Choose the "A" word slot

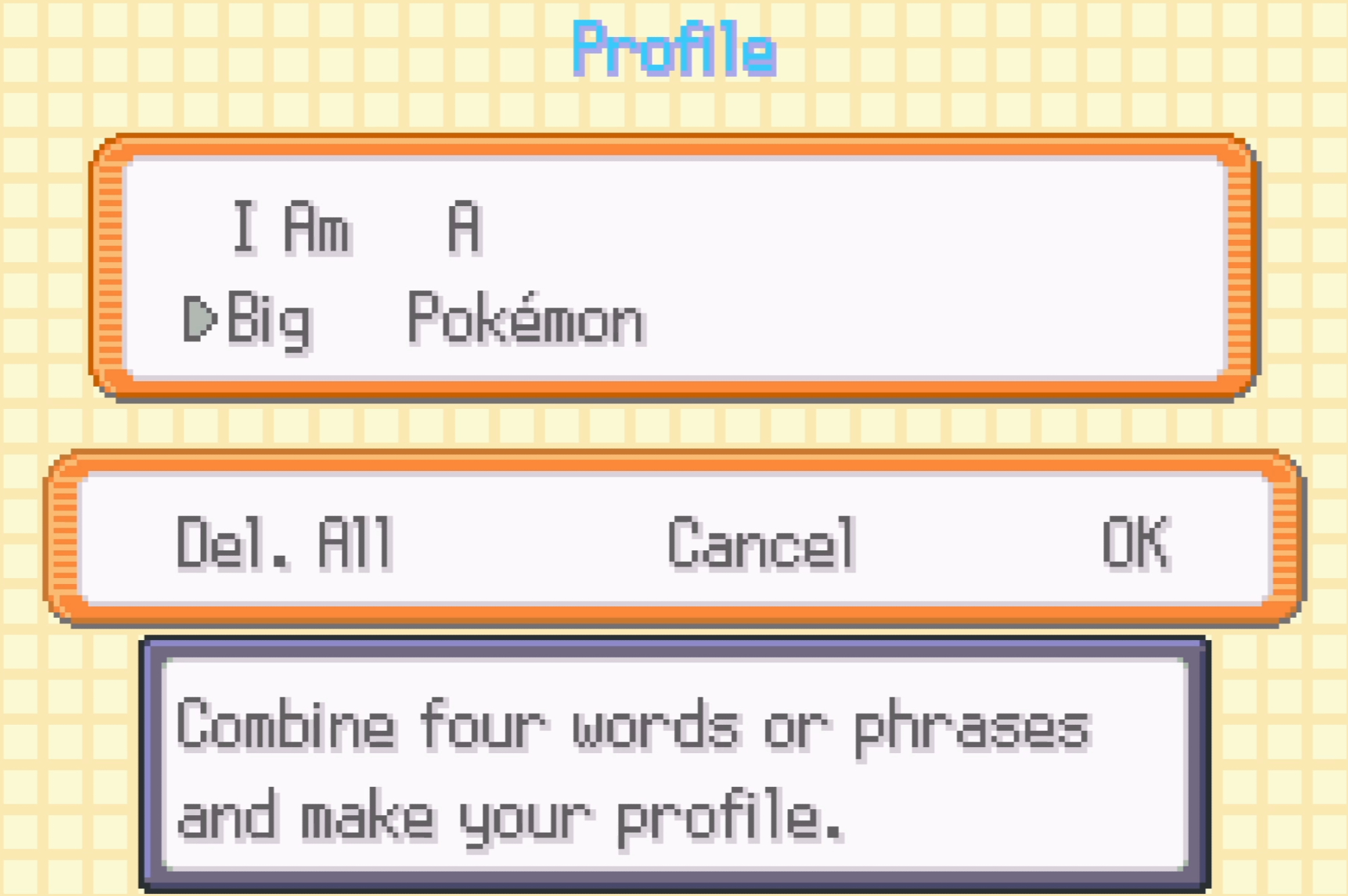point(464,228)
